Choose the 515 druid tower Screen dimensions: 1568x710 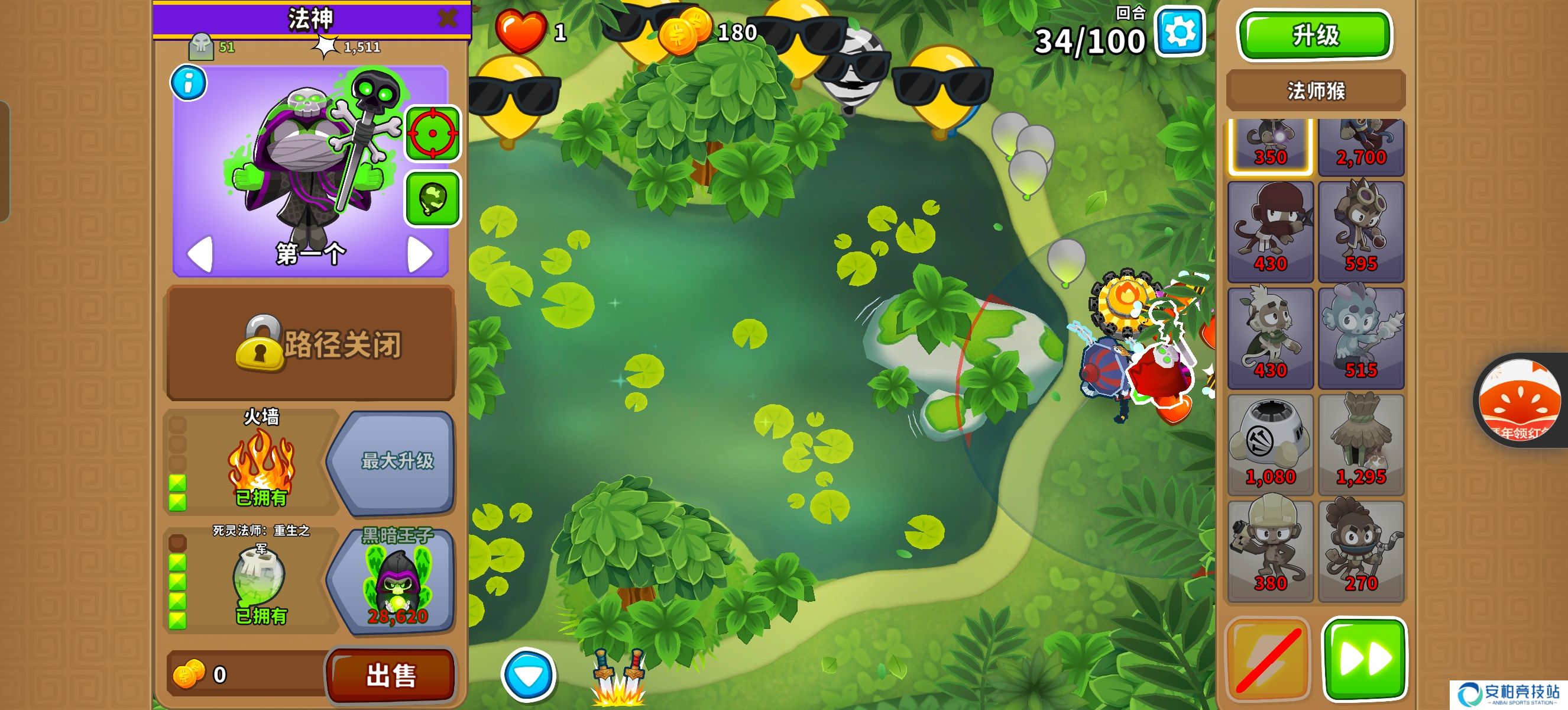pos(1360,338)
